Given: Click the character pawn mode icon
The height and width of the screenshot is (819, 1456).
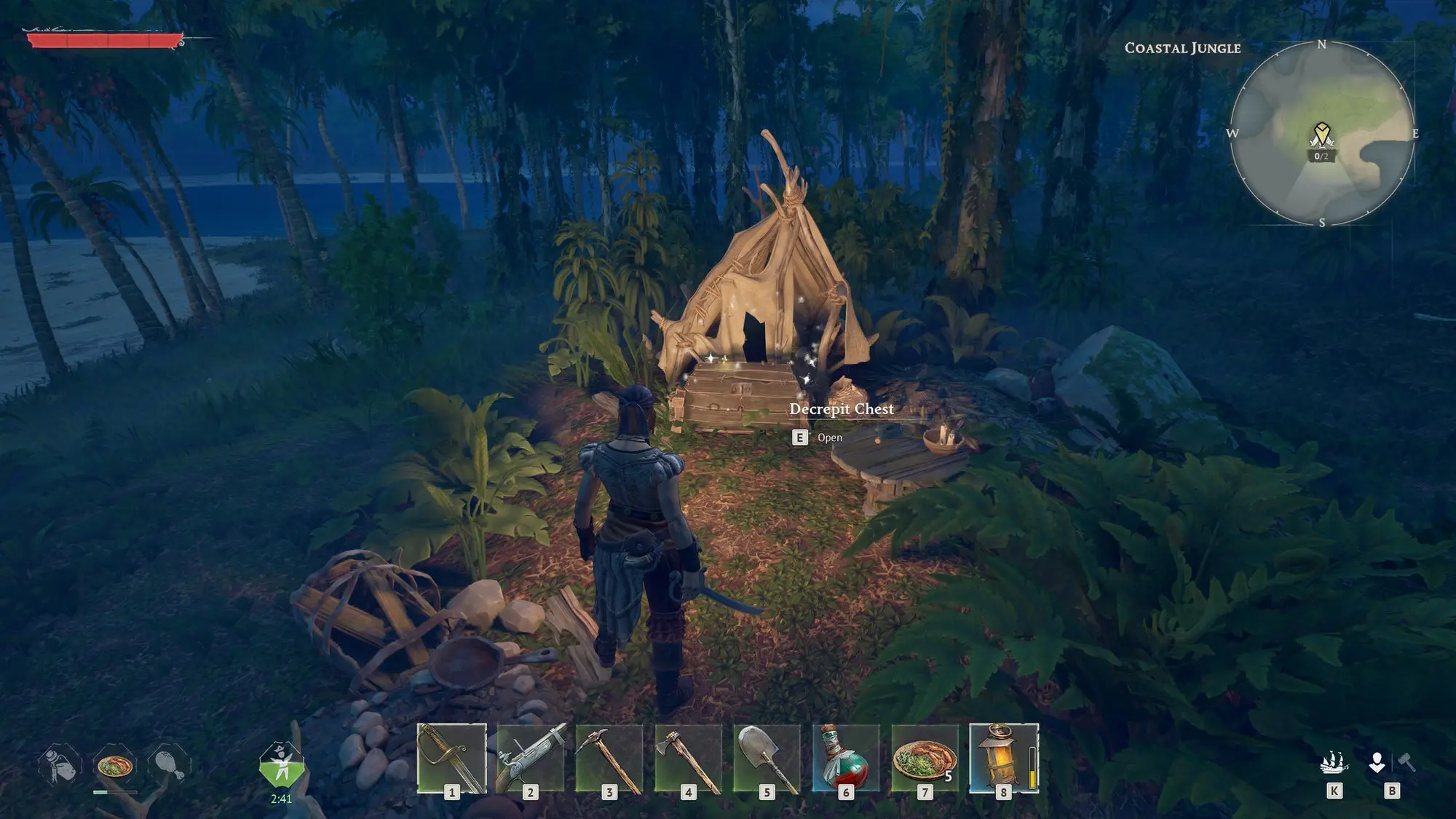Looking at the screenshot, I should (1377, 763).
